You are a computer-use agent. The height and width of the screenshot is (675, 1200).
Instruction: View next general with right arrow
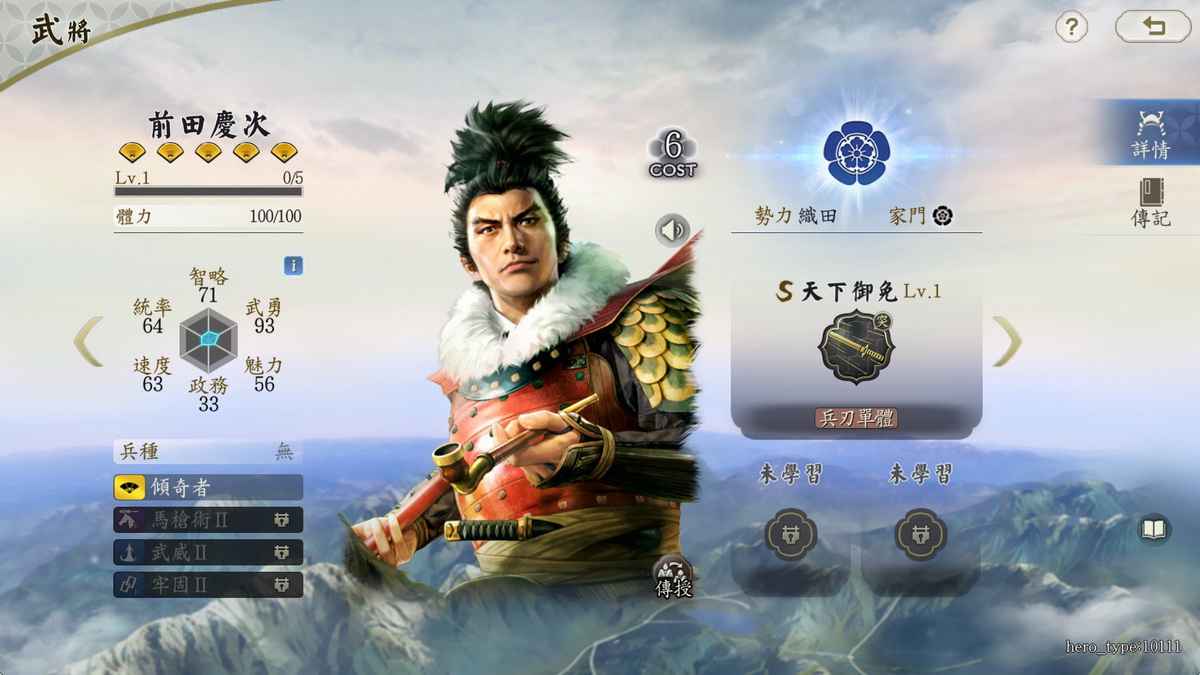[1007, 341]
